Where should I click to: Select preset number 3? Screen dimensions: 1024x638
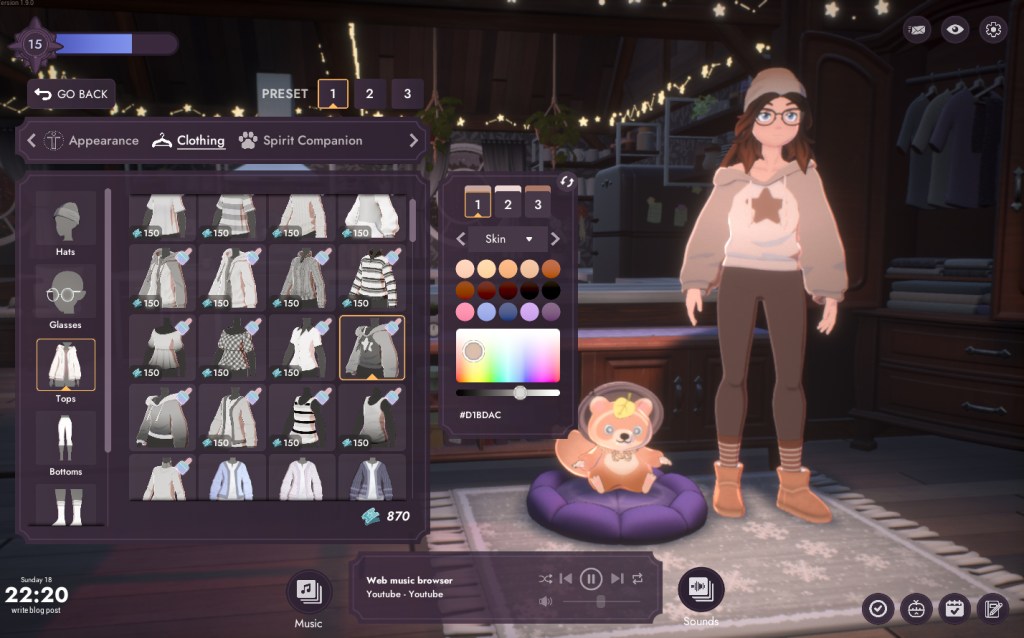point(407,94)
